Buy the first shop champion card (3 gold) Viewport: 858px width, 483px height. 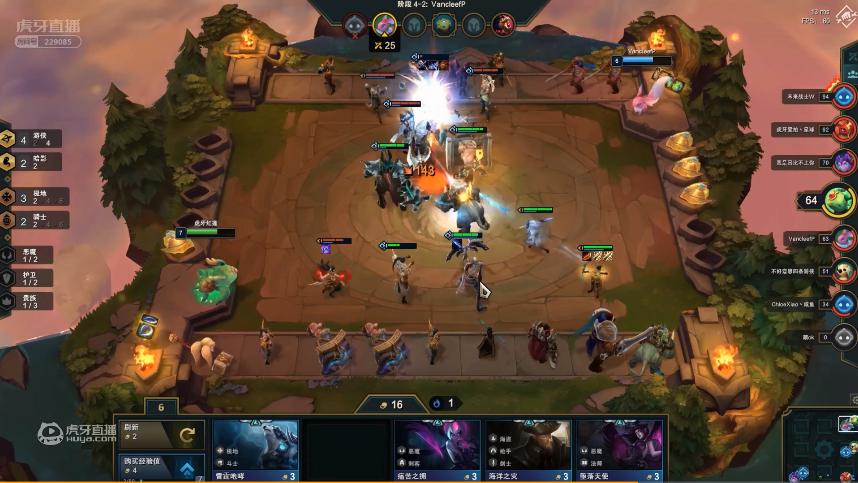pos(255,450)
